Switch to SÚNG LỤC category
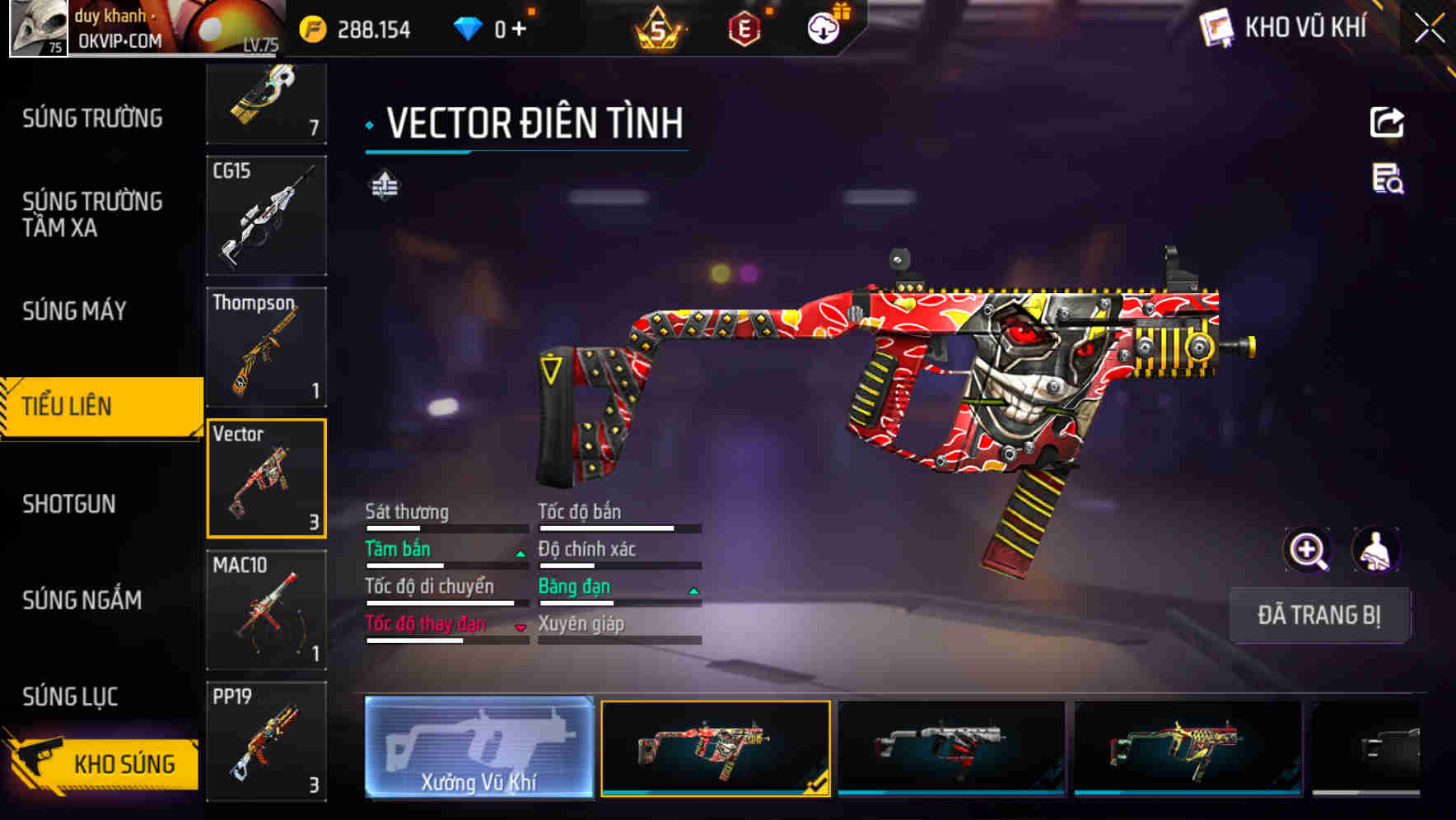Image resolution: width=1456 pixels, height=820 pixels. 69,697
